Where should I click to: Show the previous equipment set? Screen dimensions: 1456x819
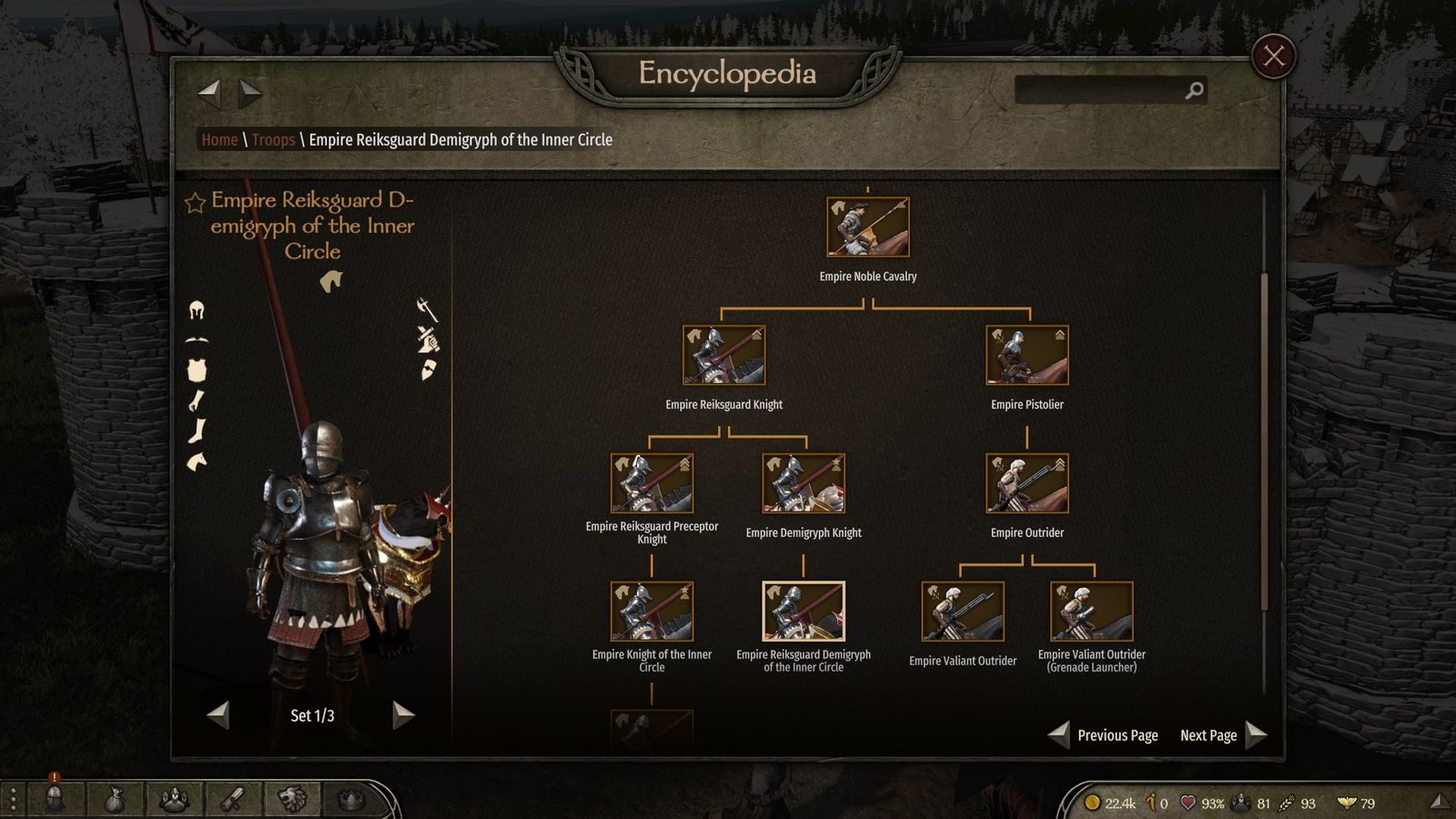218,715
